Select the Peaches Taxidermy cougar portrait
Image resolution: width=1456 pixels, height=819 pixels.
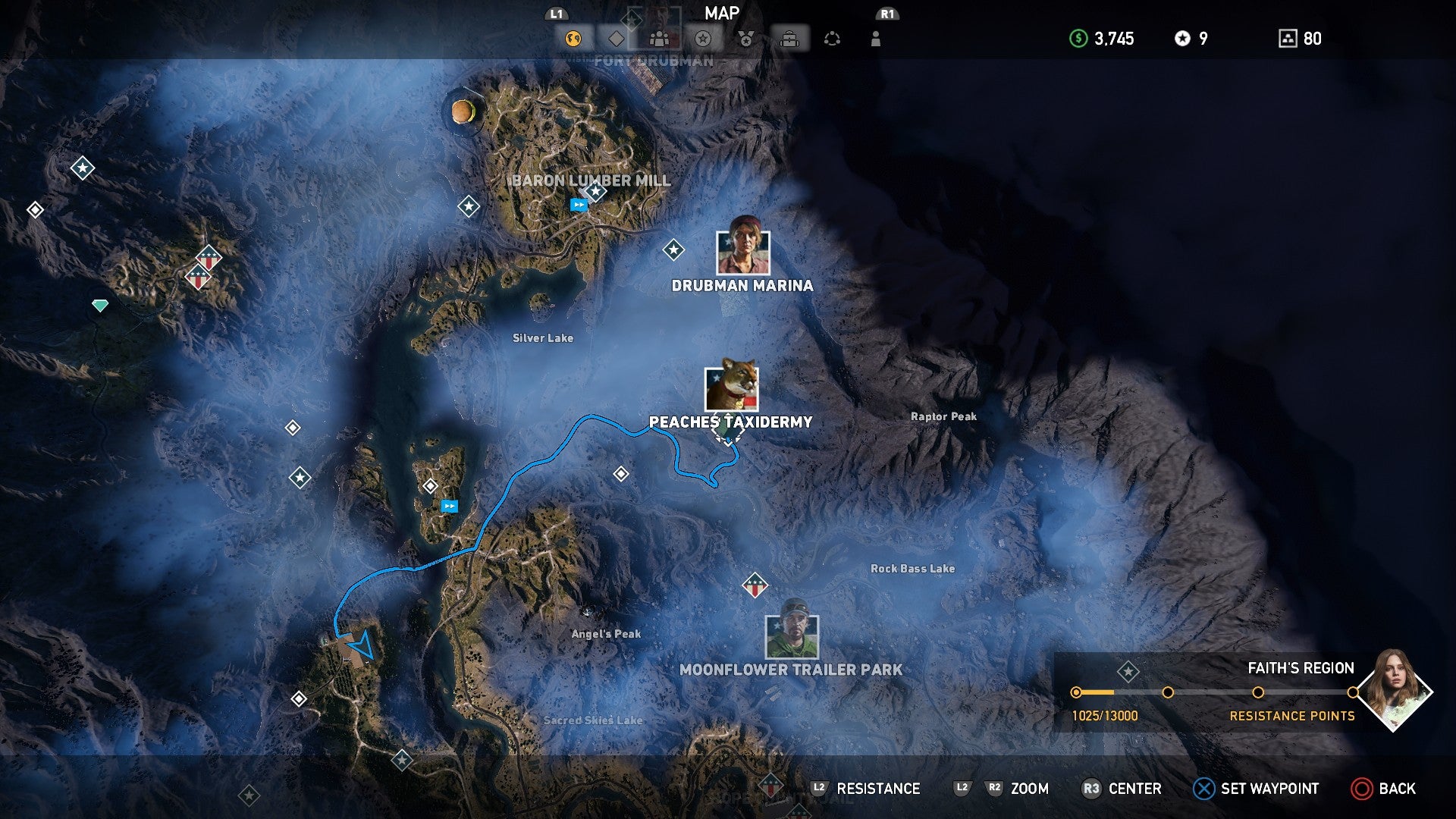pyautogui.click(x=730, y=388)
